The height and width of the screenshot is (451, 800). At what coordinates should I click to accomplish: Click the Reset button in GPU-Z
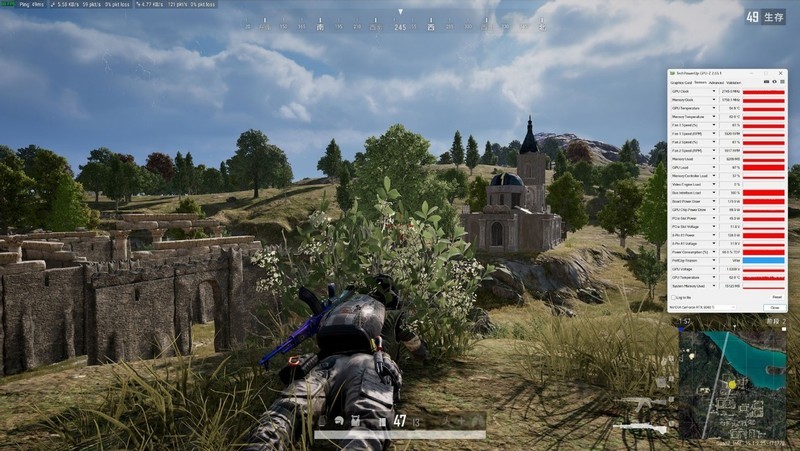pos(776,297)
